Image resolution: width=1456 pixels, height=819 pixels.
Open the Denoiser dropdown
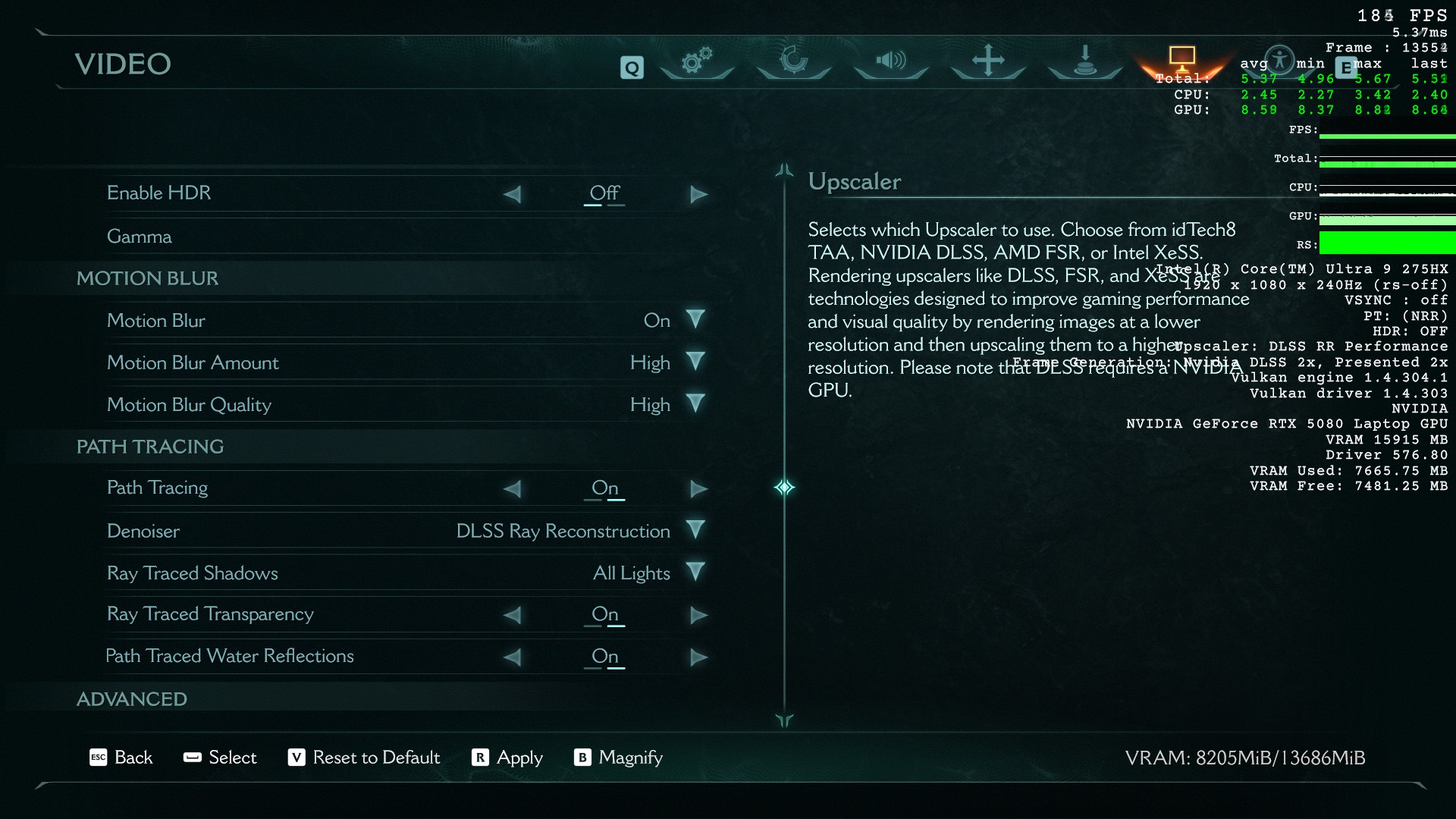coord(695,531)
